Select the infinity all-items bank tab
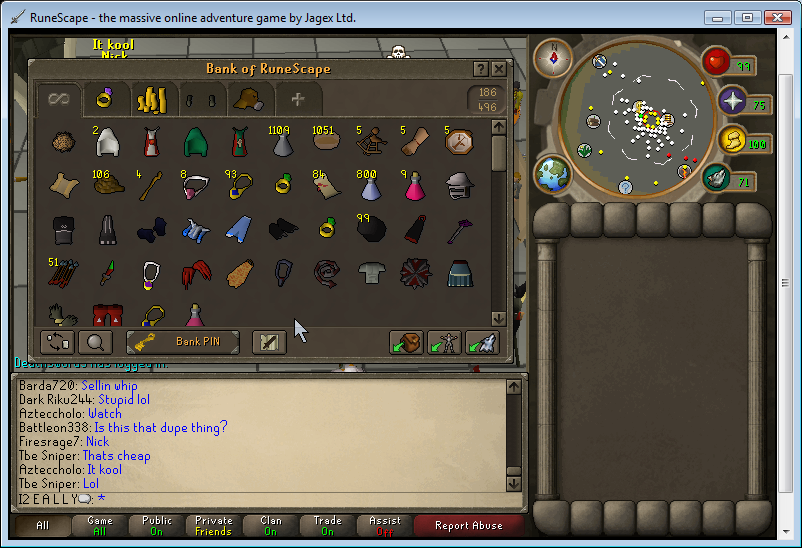802x548 pixels. [x=59, y=98]
